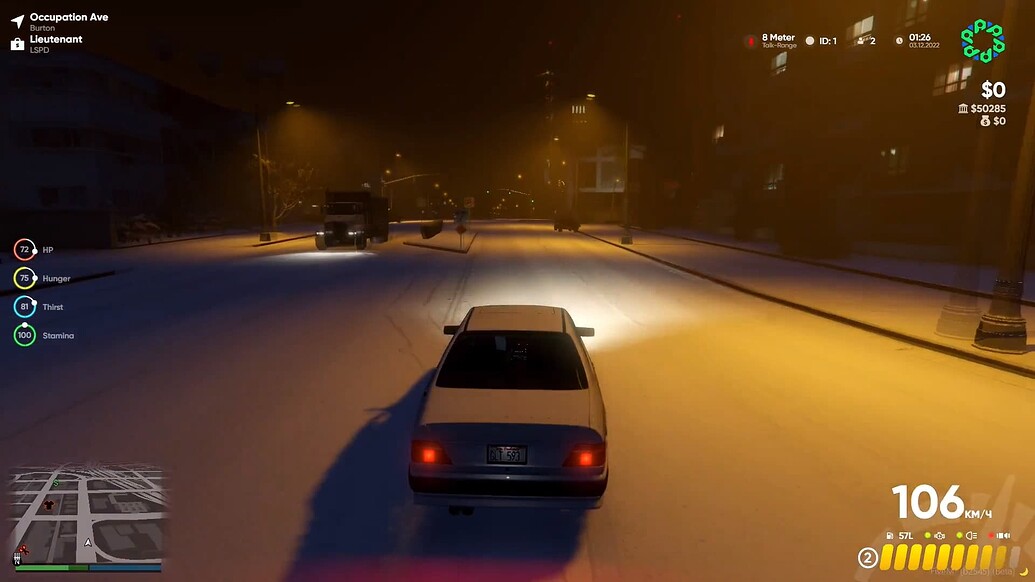
Task: Click the fuel pump icon
Action: 888,536
